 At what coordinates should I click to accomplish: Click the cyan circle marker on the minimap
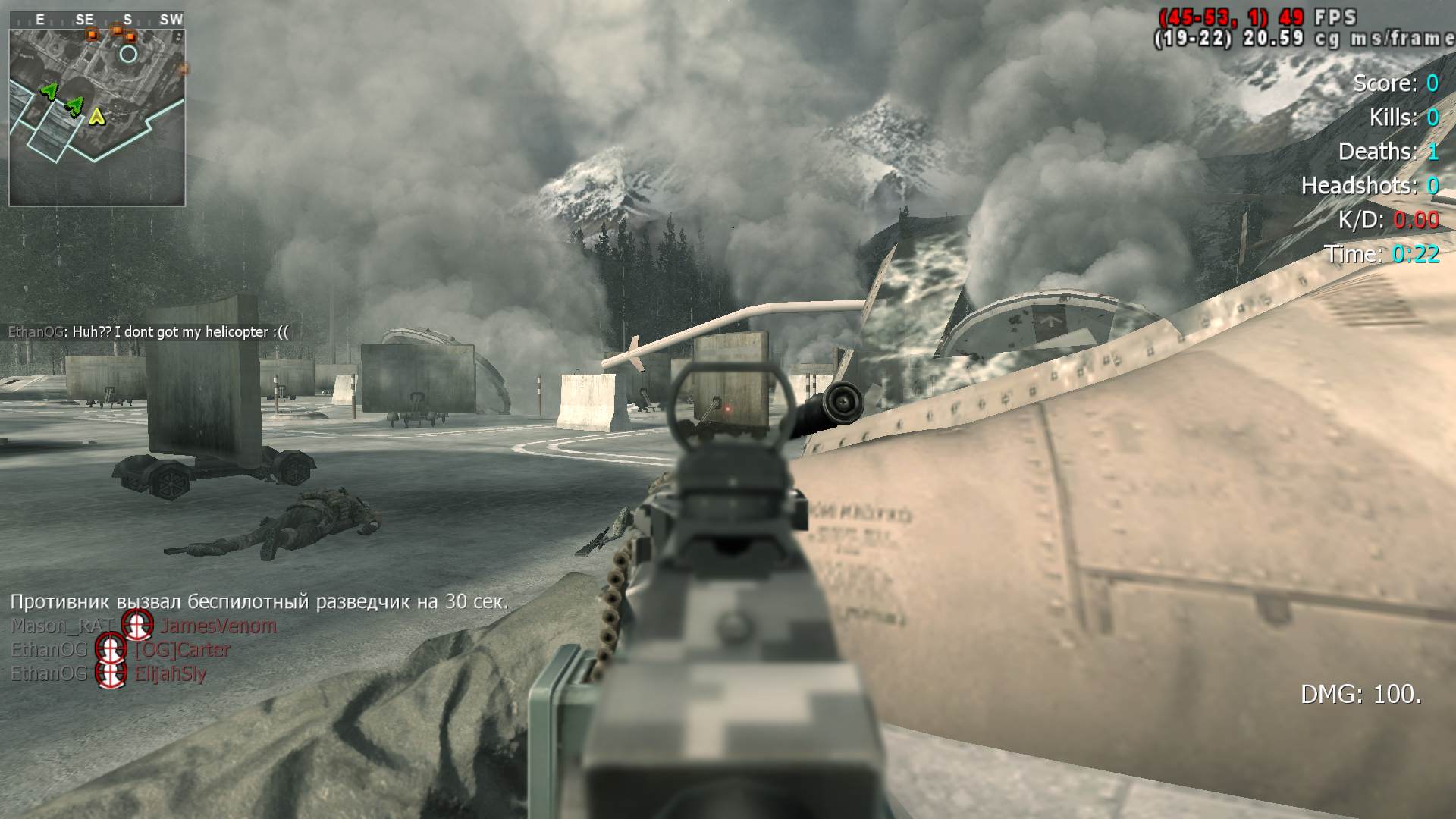128,54
